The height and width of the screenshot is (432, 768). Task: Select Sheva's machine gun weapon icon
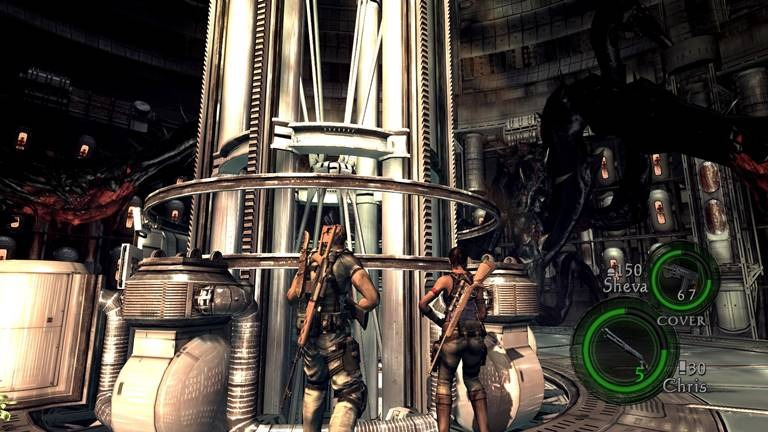683,272
